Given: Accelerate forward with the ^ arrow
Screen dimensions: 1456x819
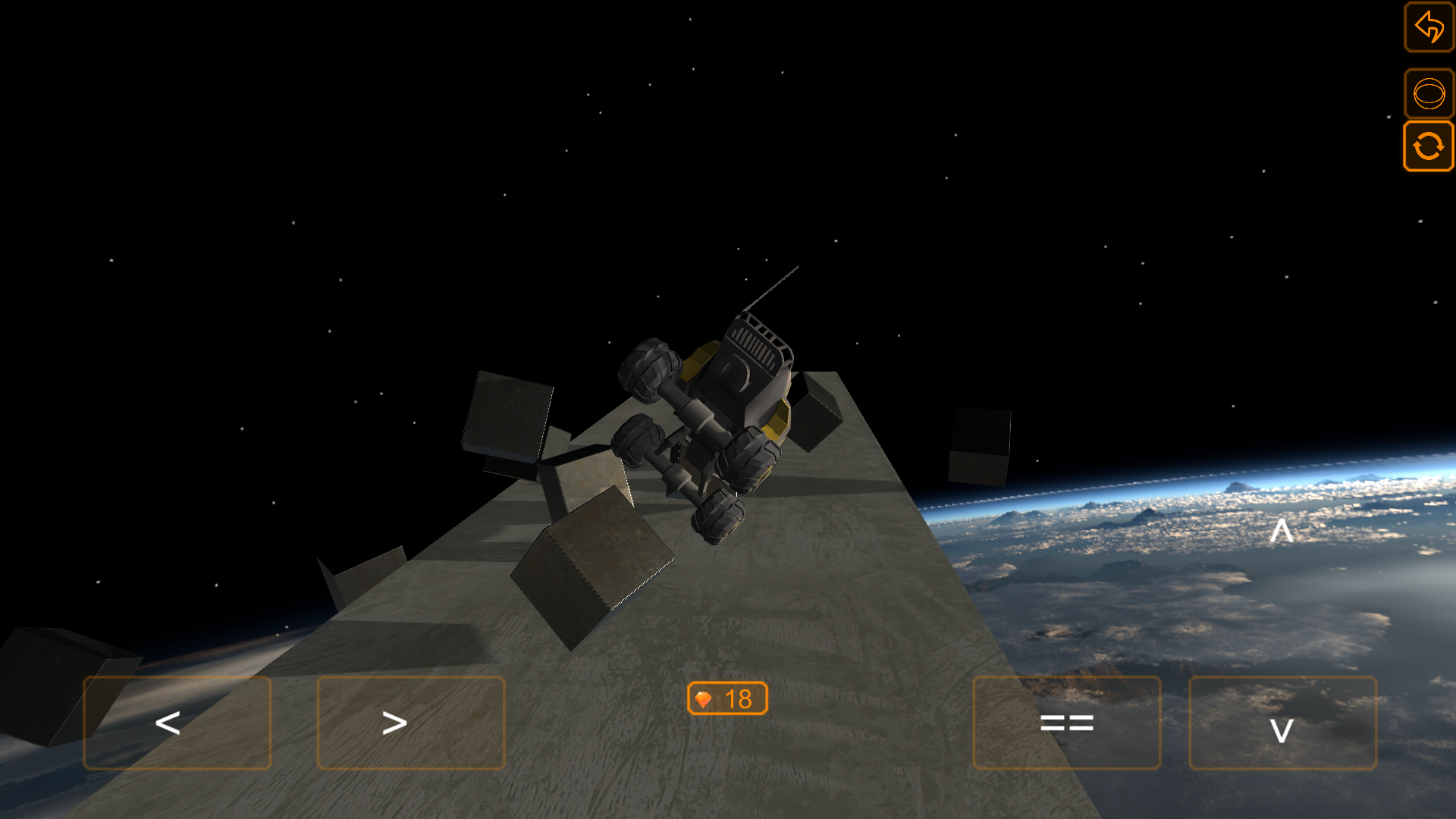Looking at the screenshot, I should [x=1281, y=531].
